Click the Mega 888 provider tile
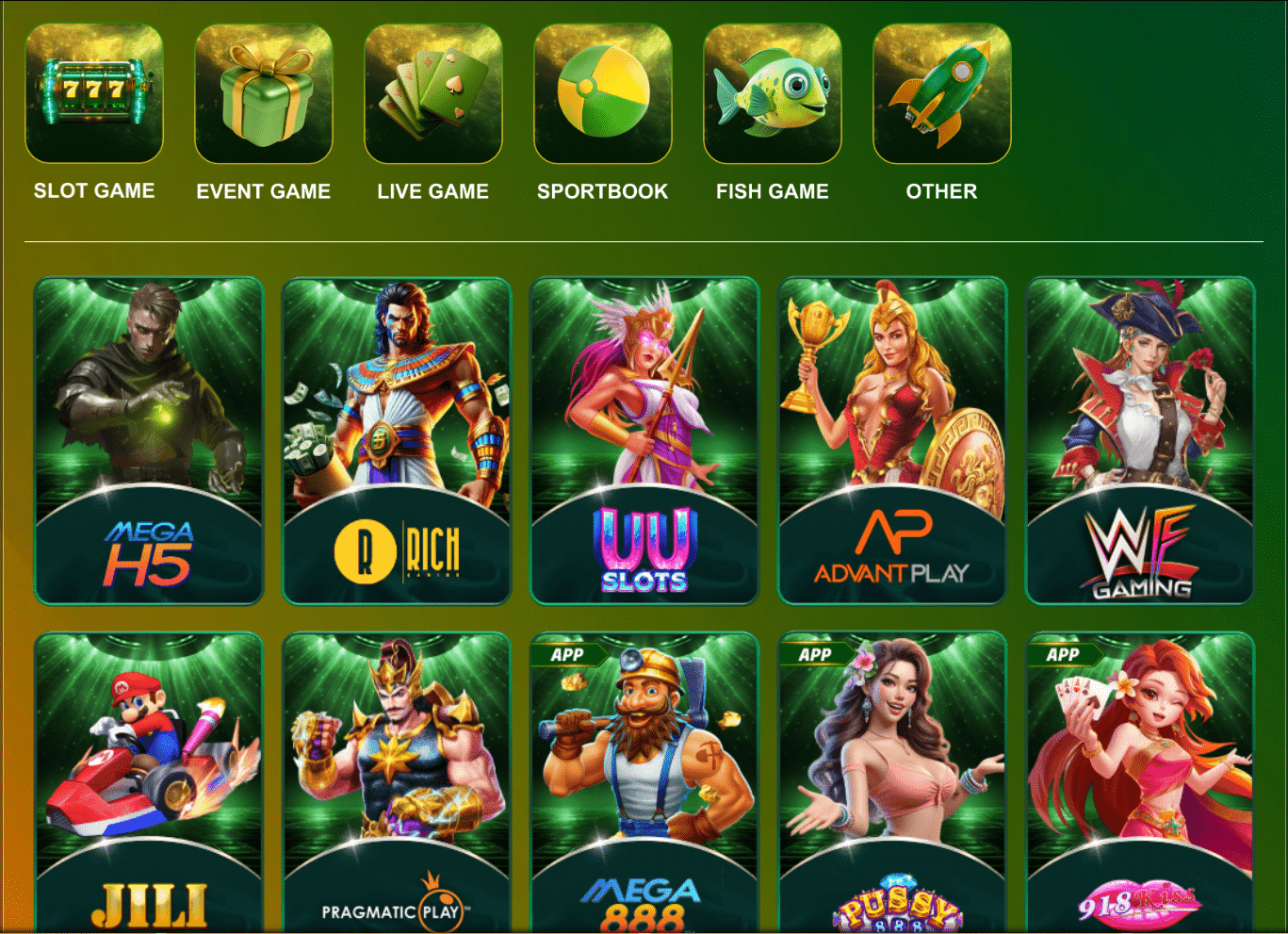 point(644,782)
